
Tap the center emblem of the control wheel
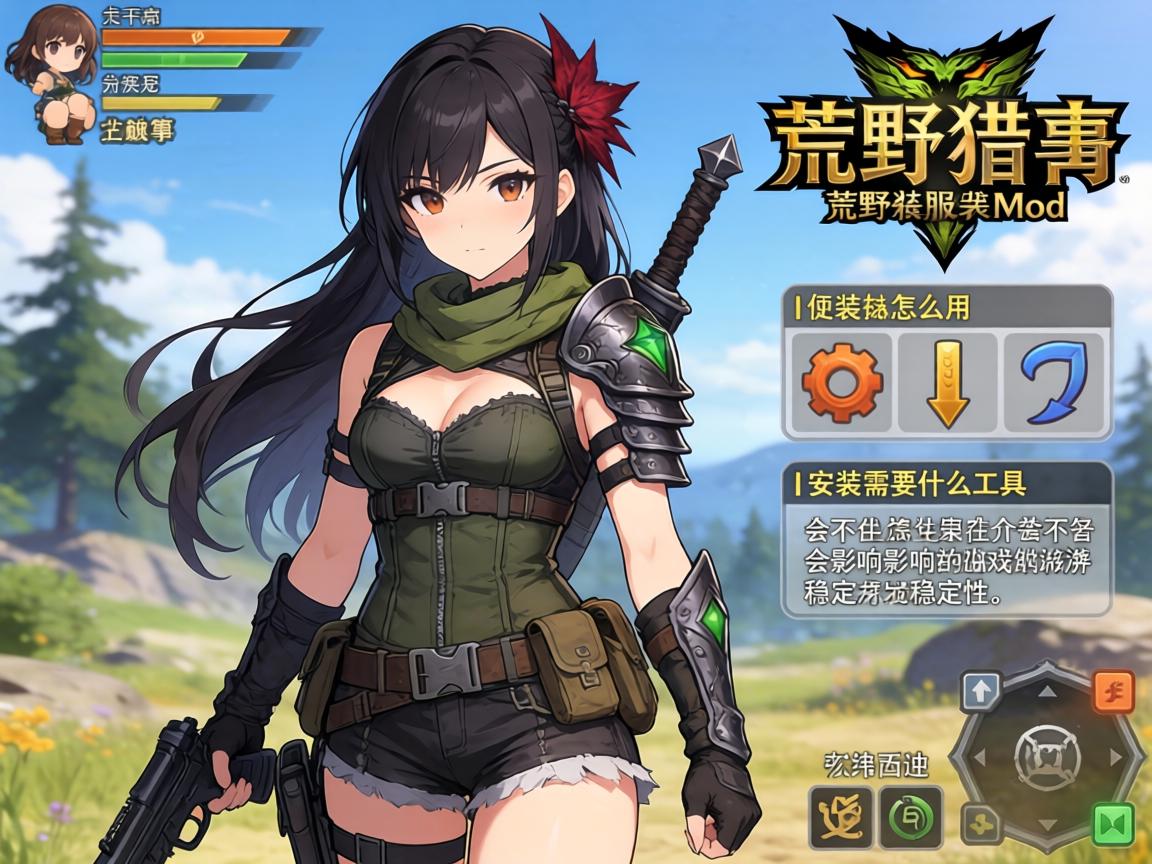click(x=1046, y=756)
